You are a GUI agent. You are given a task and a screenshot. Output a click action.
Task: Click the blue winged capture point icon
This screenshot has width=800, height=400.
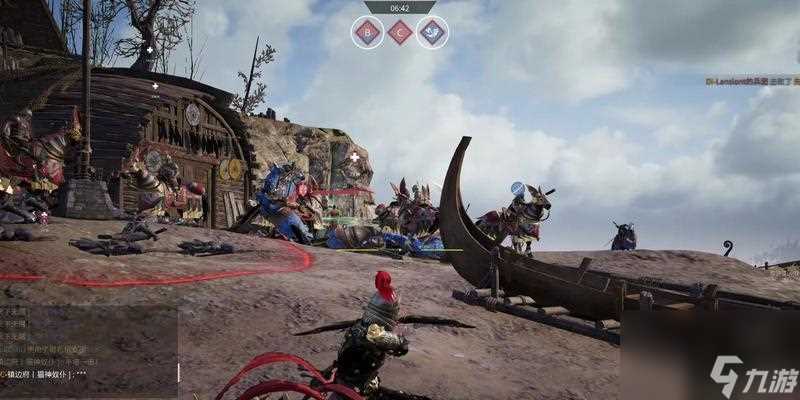(433, 32)
